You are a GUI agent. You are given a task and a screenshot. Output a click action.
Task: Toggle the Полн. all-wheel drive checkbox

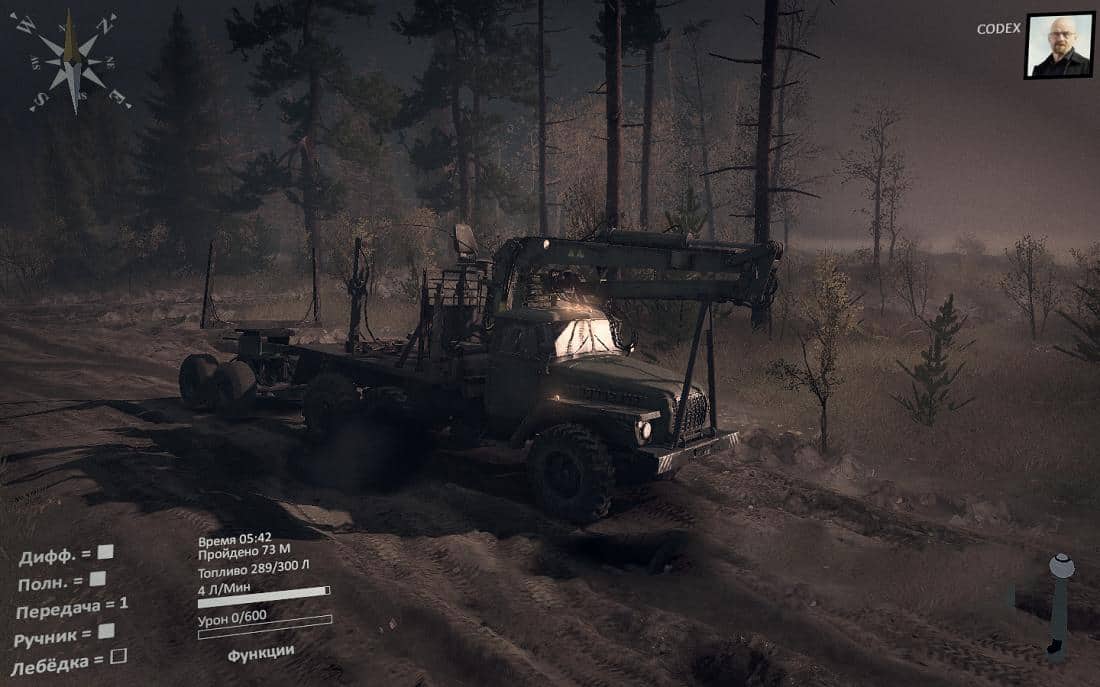point(97,578)
